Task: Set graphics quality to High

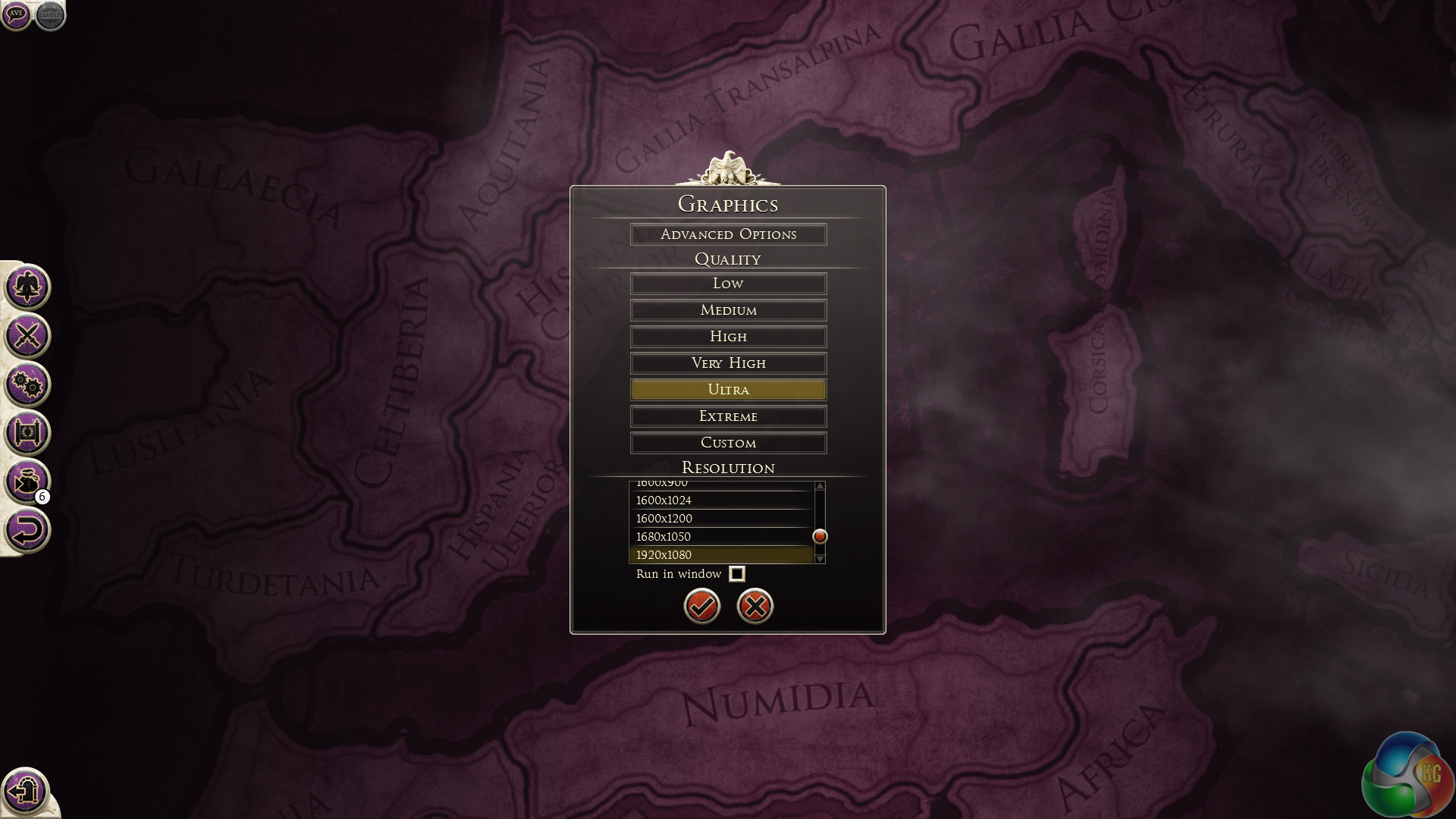Action: 728,337
